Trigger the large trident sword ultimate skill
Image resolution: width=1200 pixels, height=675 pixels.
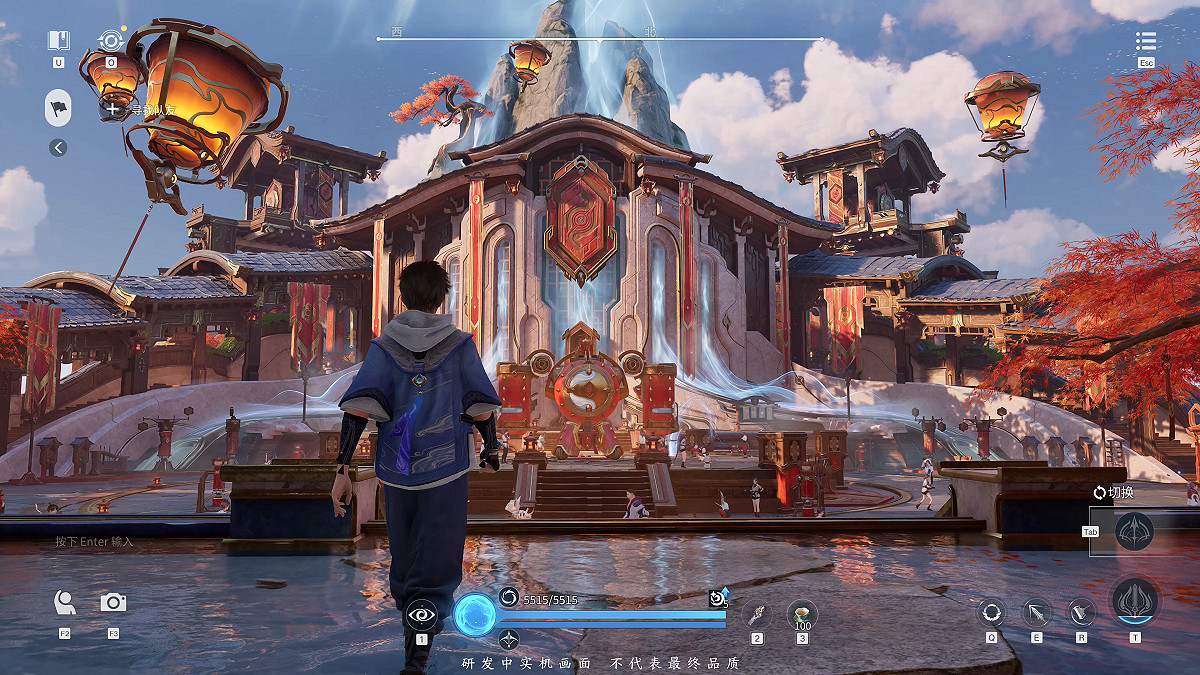tap(1135, 602)
